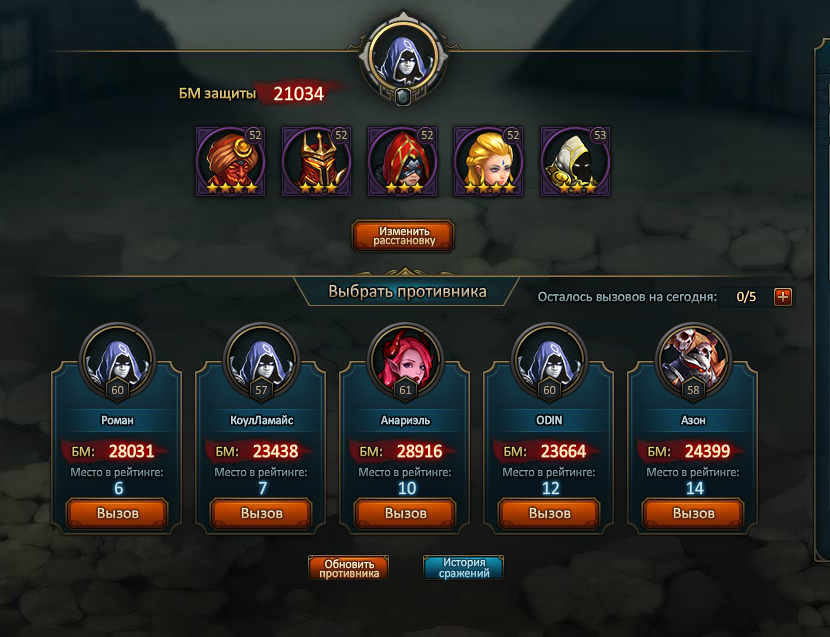Viewport: 830px width, 637px height.
Task: Select the red horned-helmet knight hero
Action: tap(317, 161)
